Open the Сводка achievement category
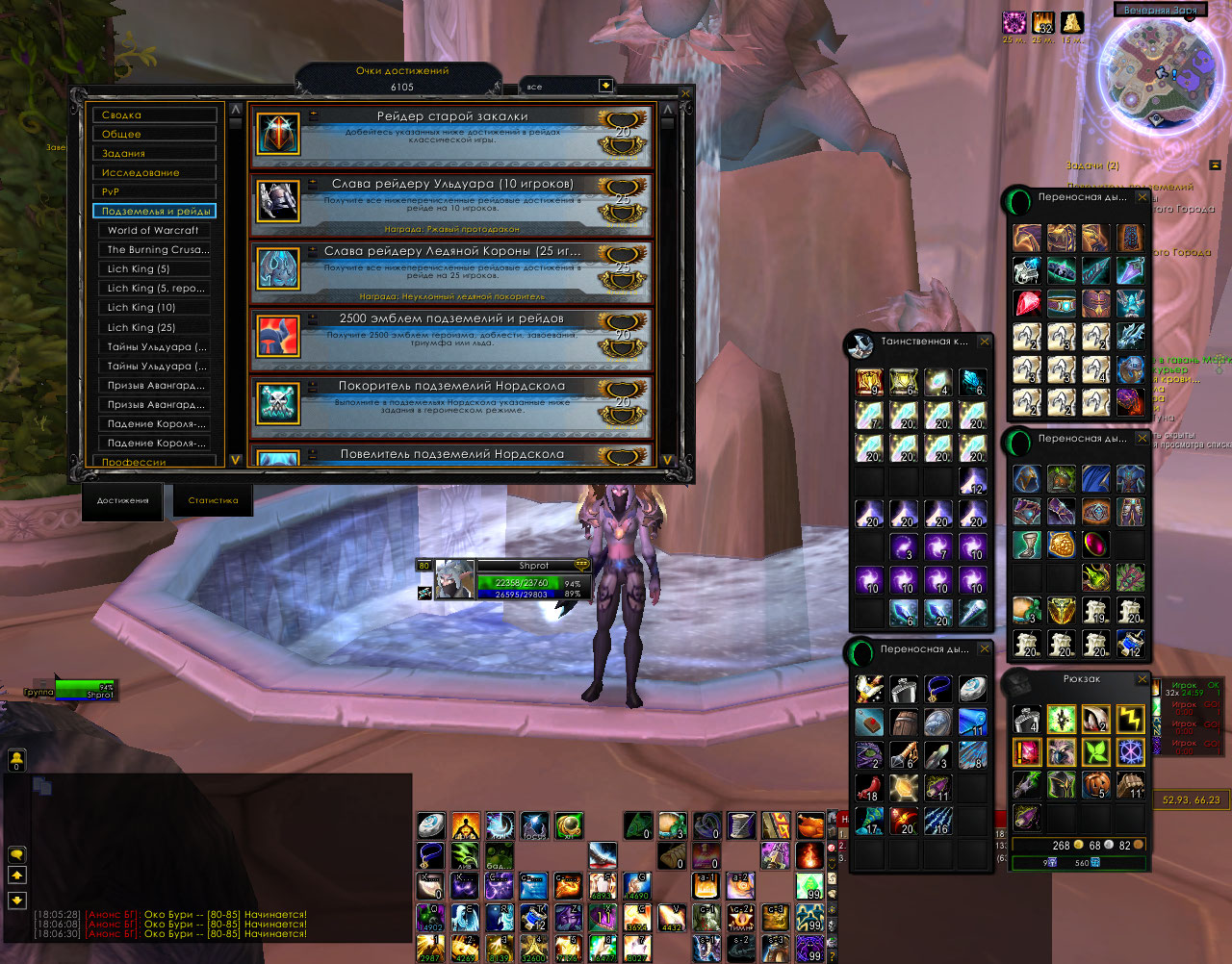The width and height of the screenshot is (1232, 964). coord(154,114)
